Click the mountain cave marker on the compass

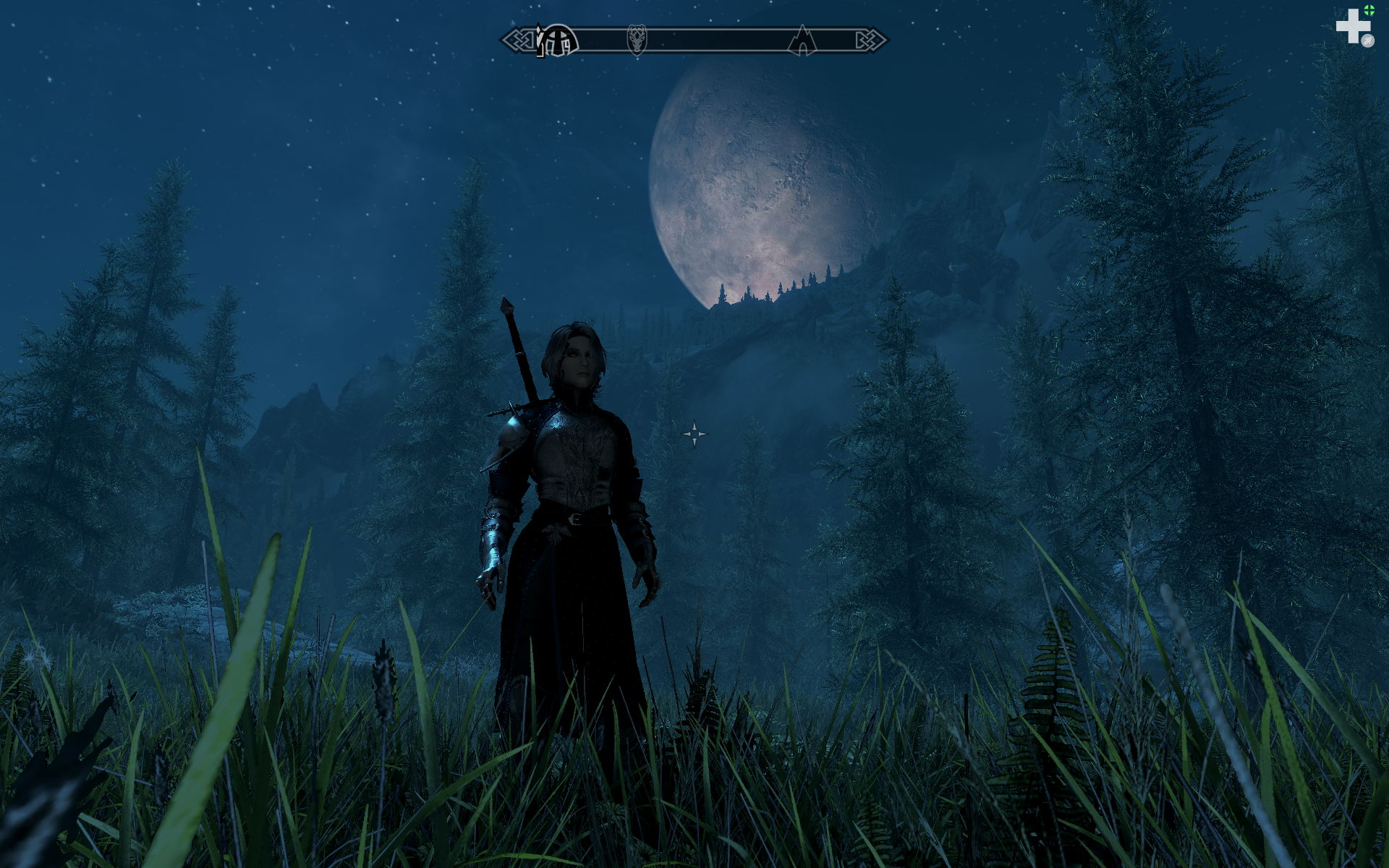(x=802, y=41)
